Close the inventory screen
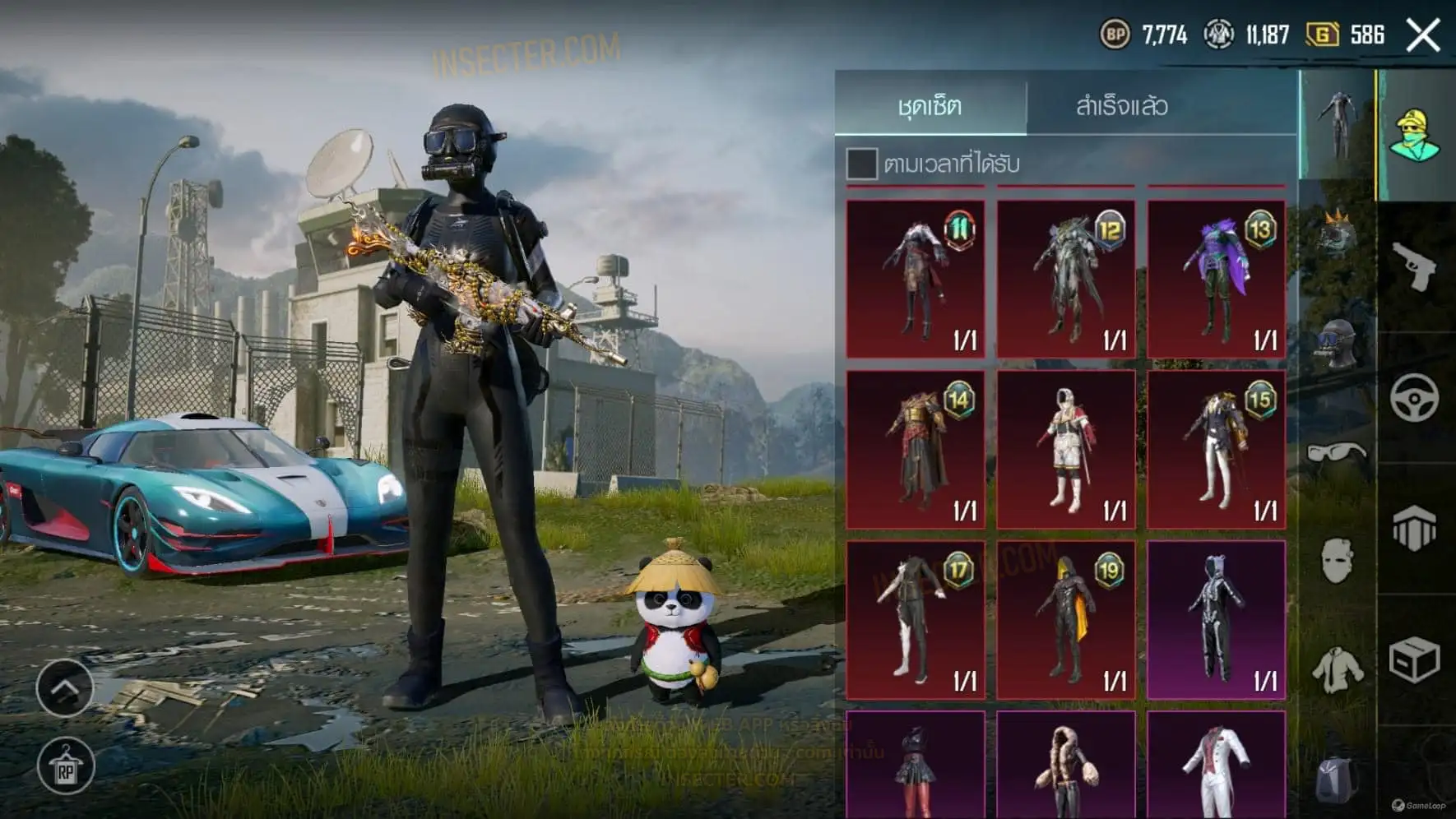1456x819 pixels. (x=1422, y=35)
